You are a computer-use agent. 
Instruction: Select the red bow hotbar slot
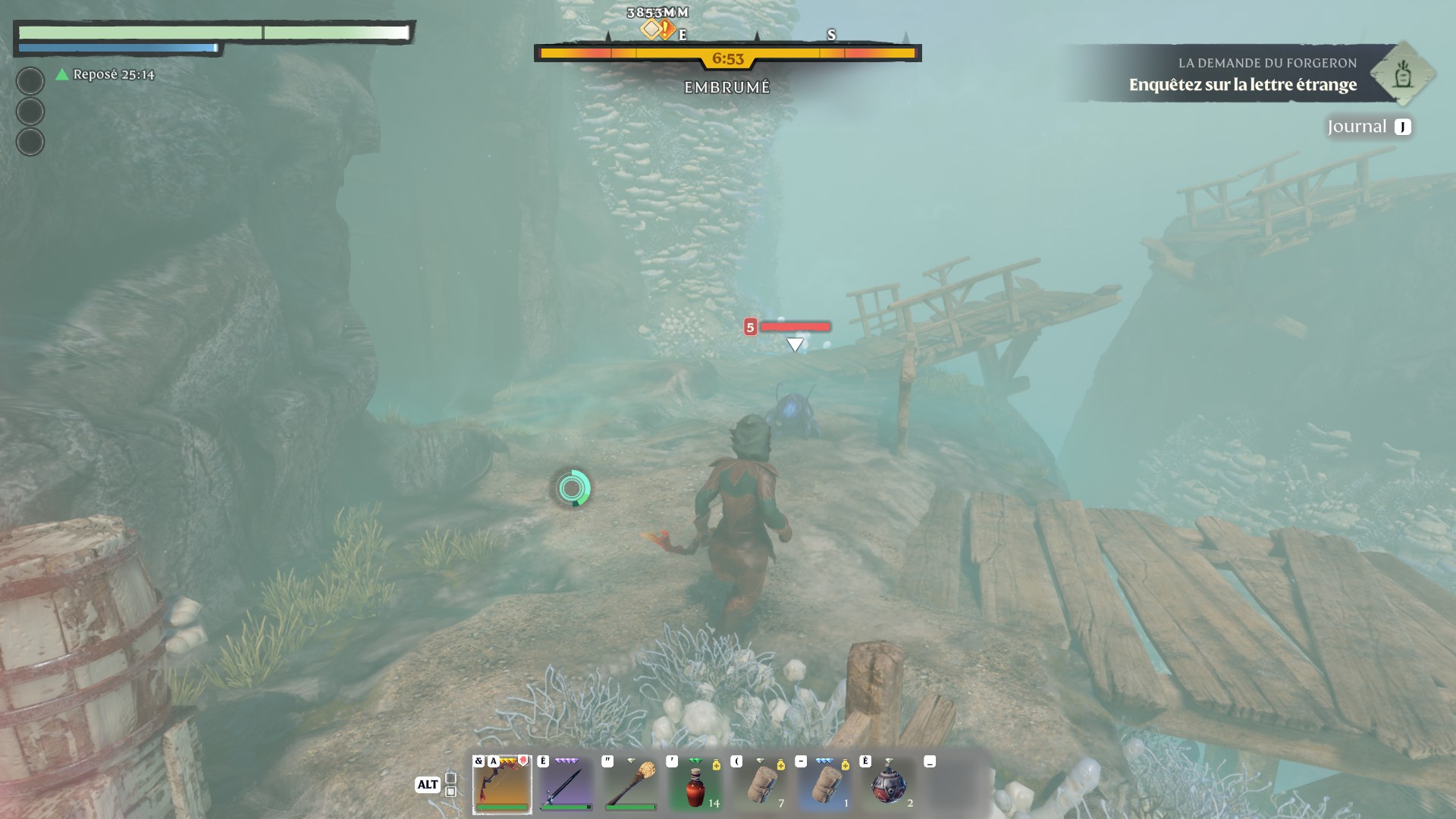tap(502, 784)
